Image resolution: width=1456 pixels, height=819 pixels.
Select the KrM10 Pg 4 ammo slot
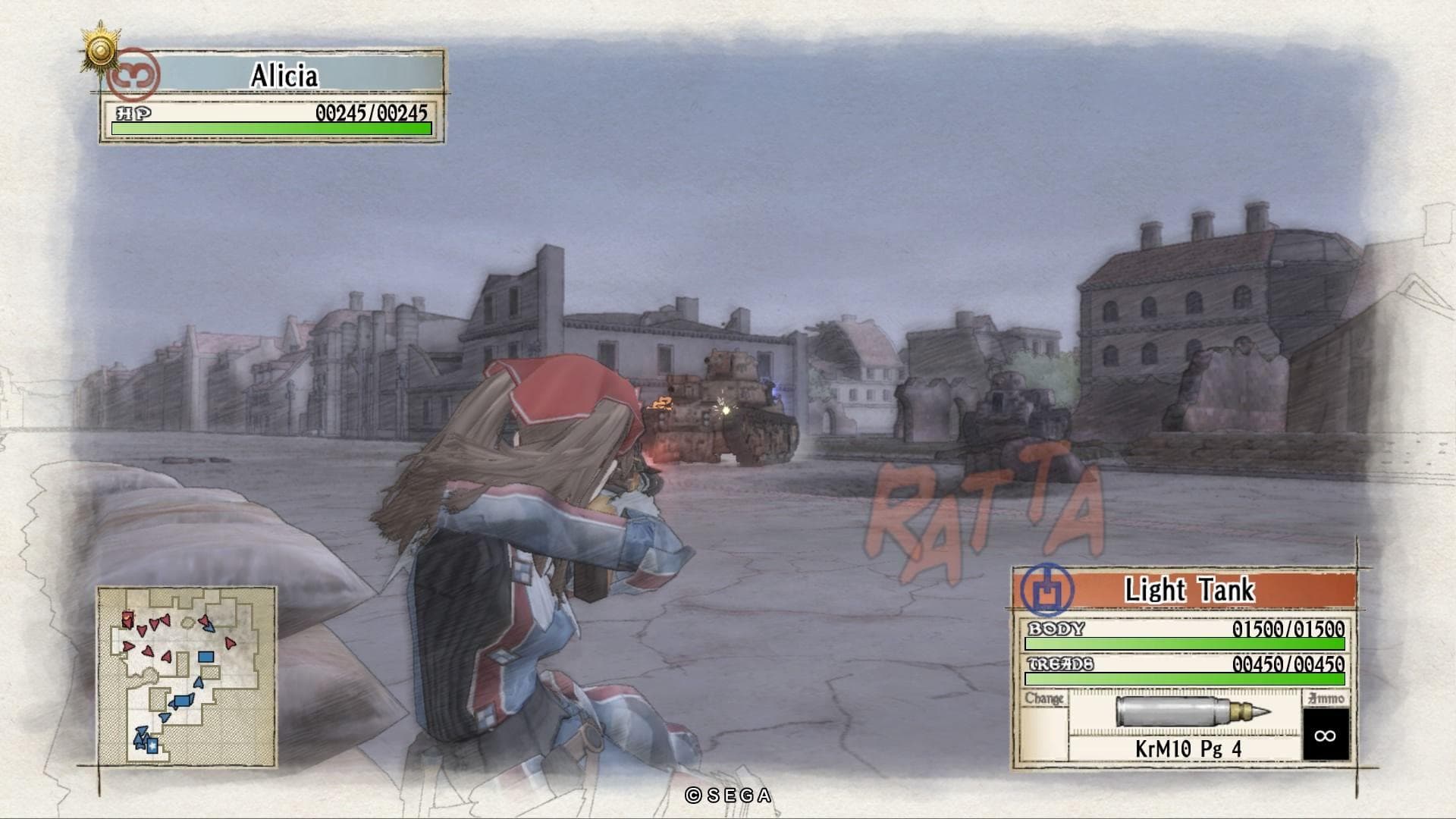pos(1186,724)
